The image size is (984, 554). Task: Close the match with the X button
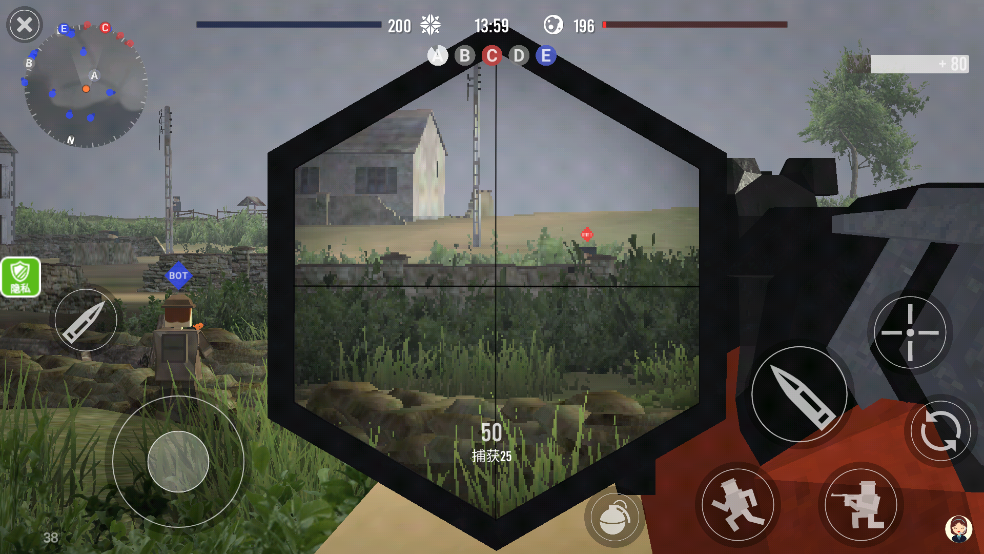[x=24, y=24]
